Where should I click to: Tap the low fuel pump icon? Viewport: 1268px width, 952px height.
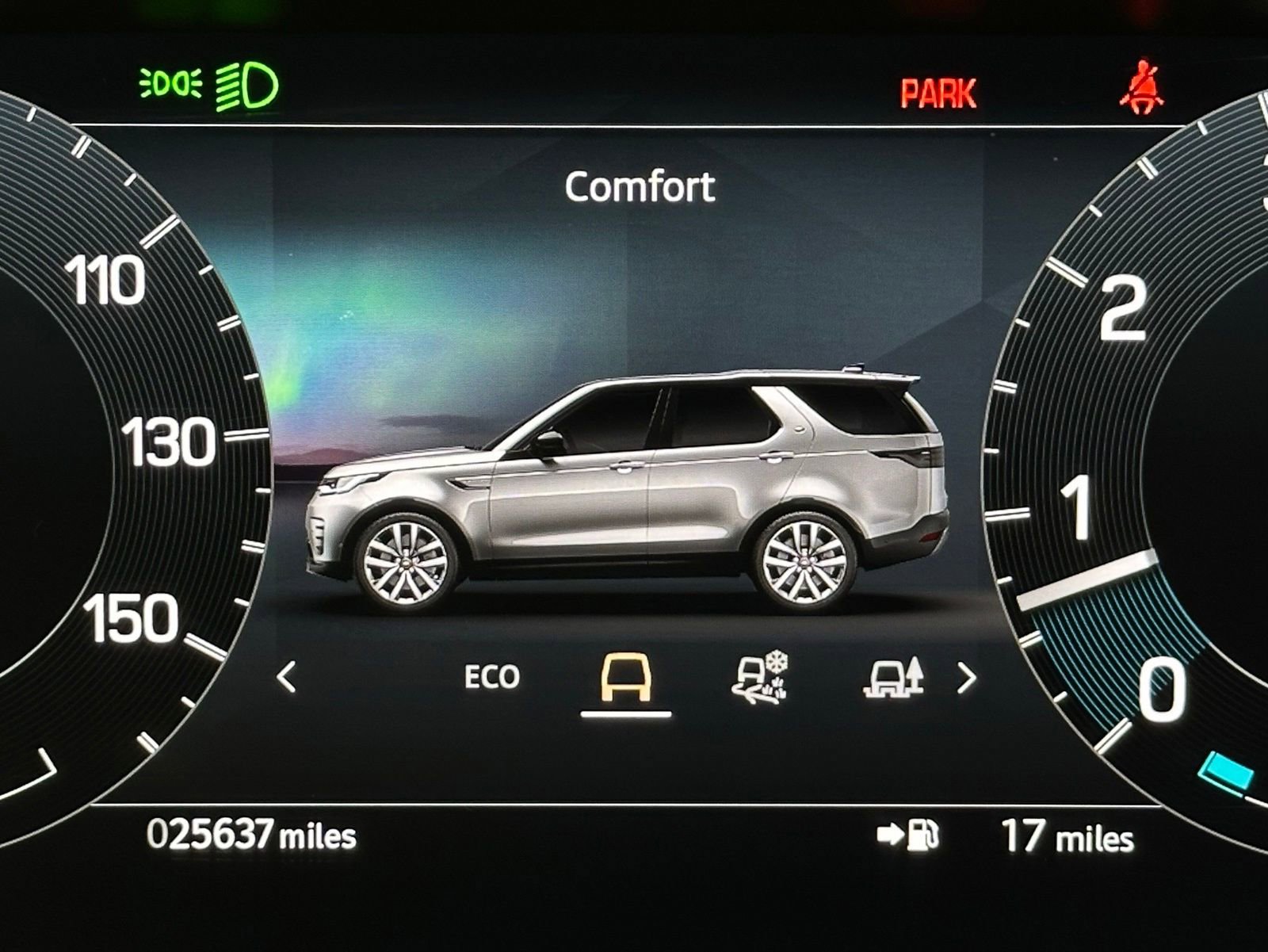923,836
